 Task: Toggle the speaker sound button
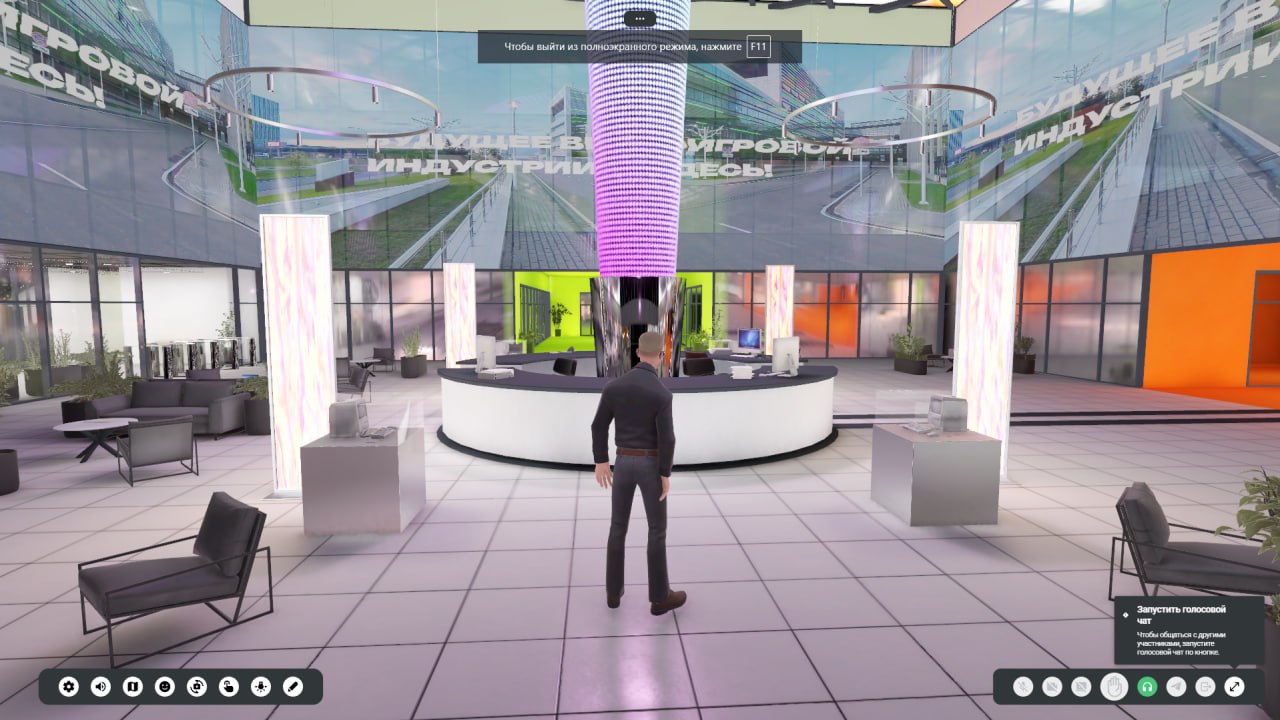(x=101, y=687)
